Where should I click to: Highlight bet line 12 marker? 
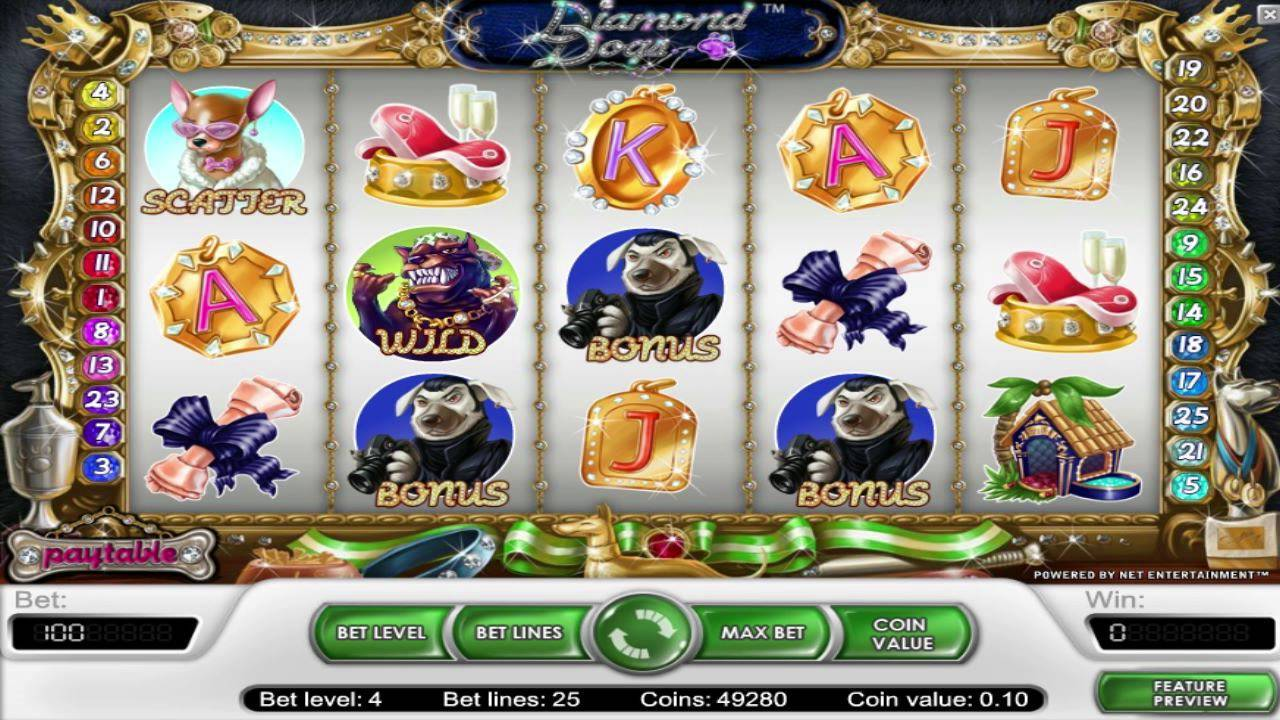101,196
